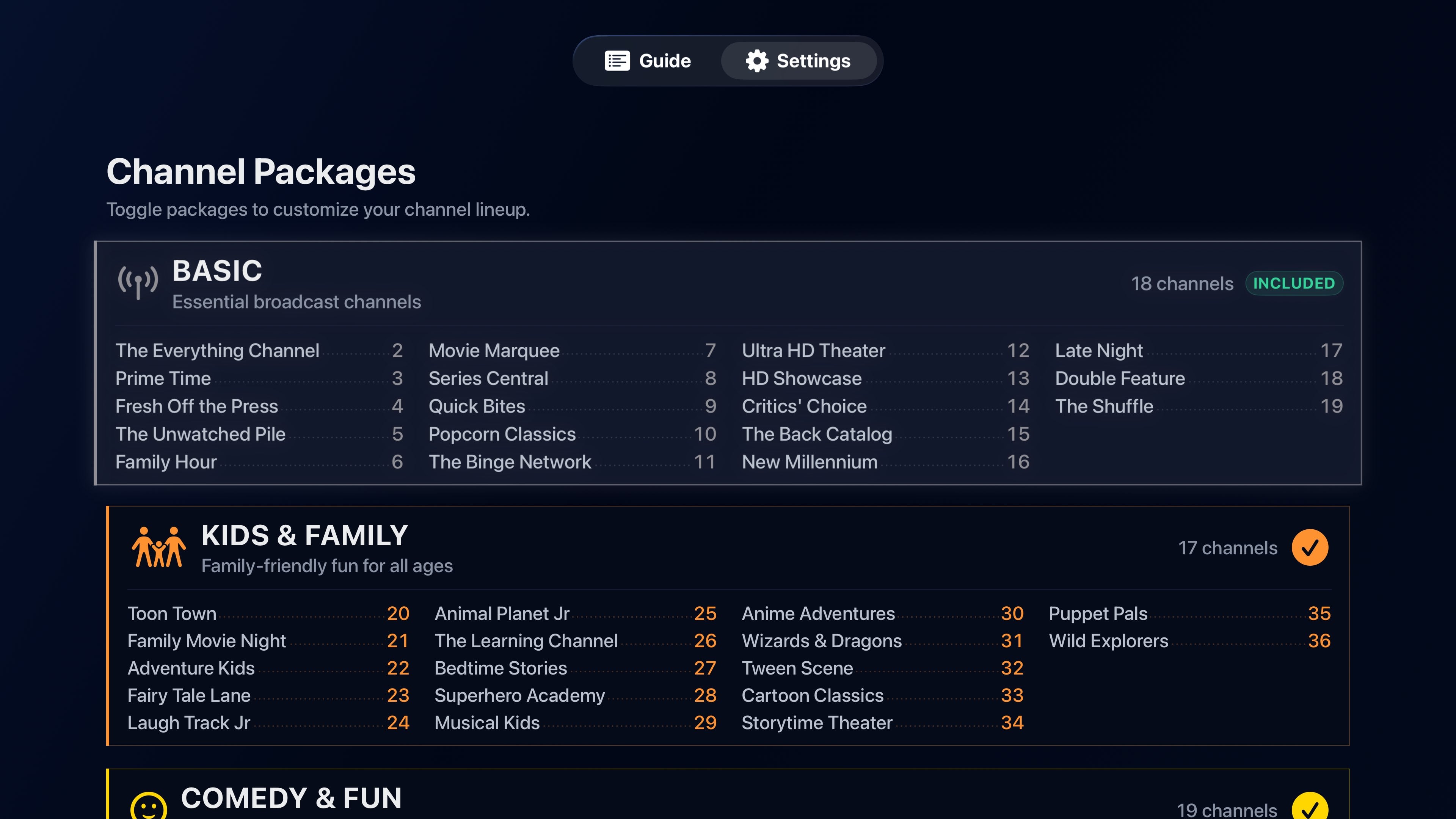Click the orange checkmark circle on KIDS & FAMILY
This screenshot has height=819, width=1456.
[1310, 546]
